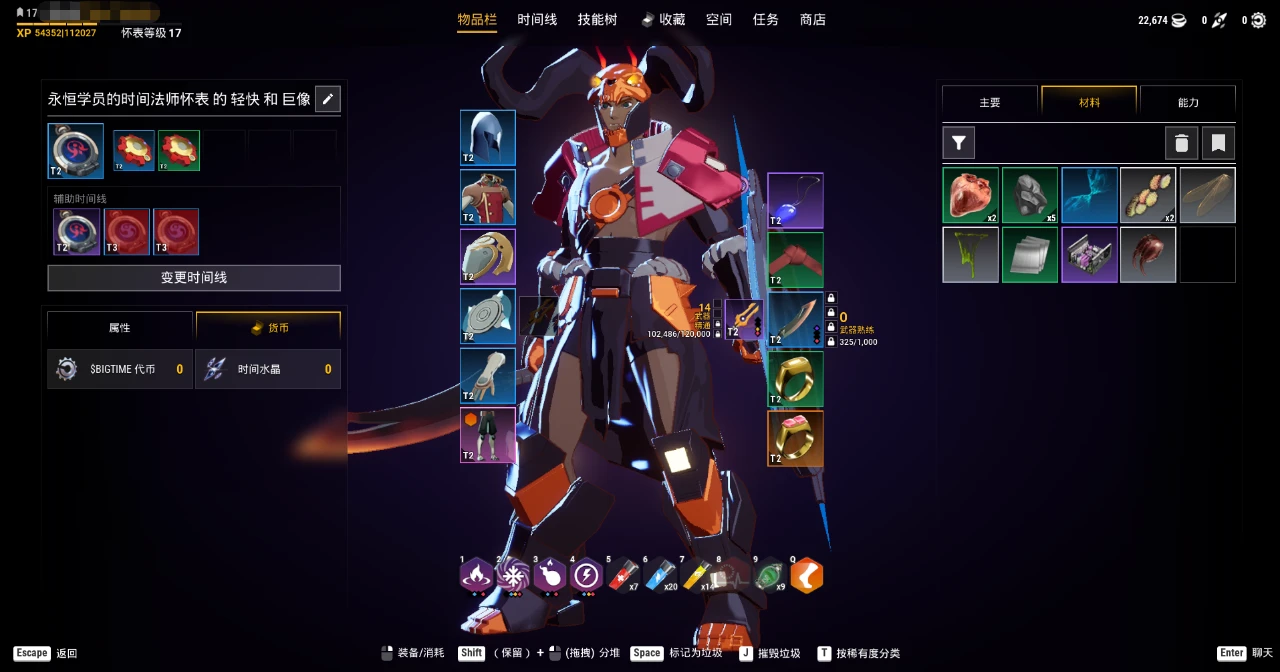Image resolution: width=1280 pixels, height=672 pixels.
Task: Activate the lightning bolt ability icon
Action: click(585, 575)
